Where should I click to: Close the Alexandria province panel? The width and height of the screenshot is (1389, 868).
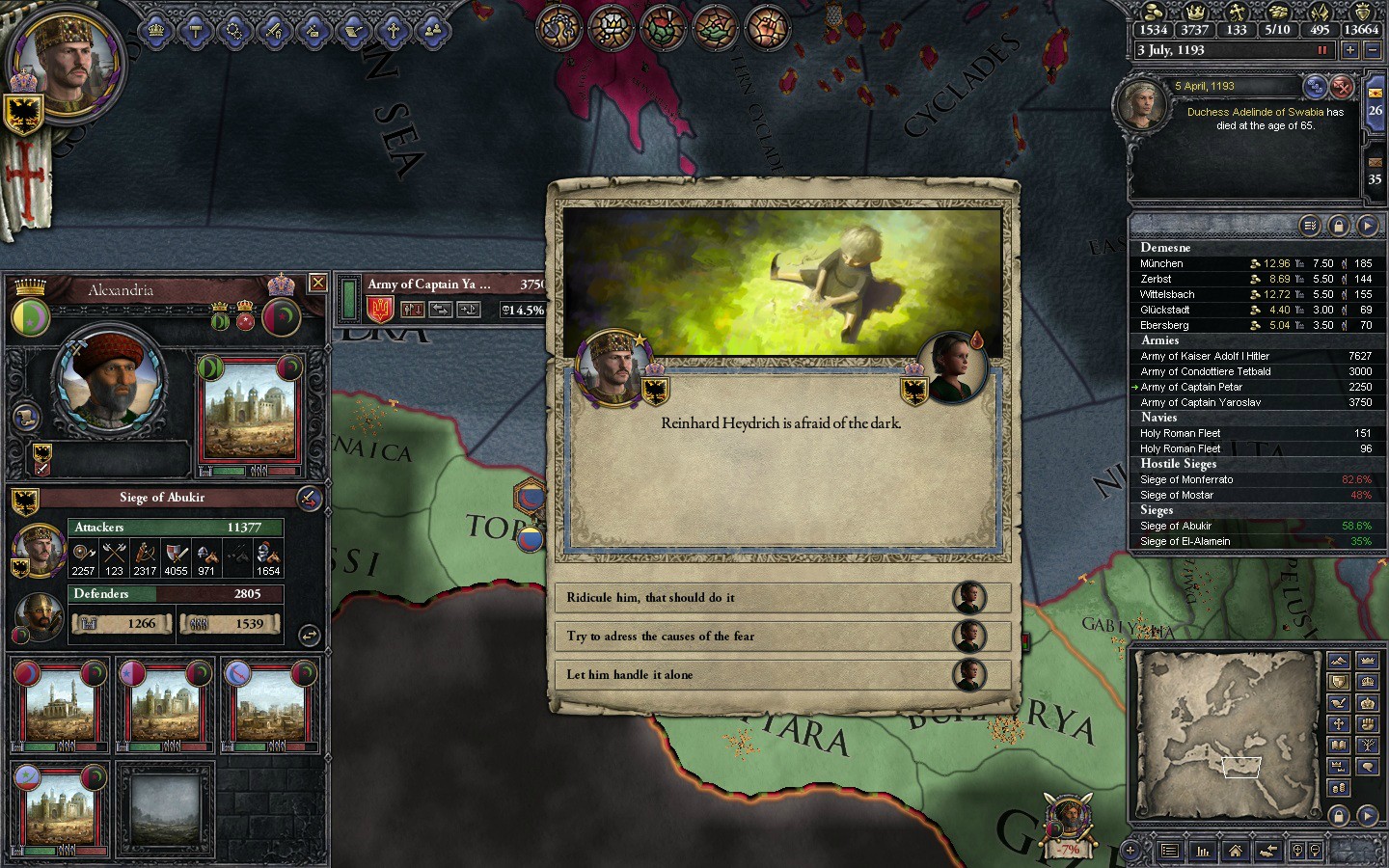click(317, 283)
